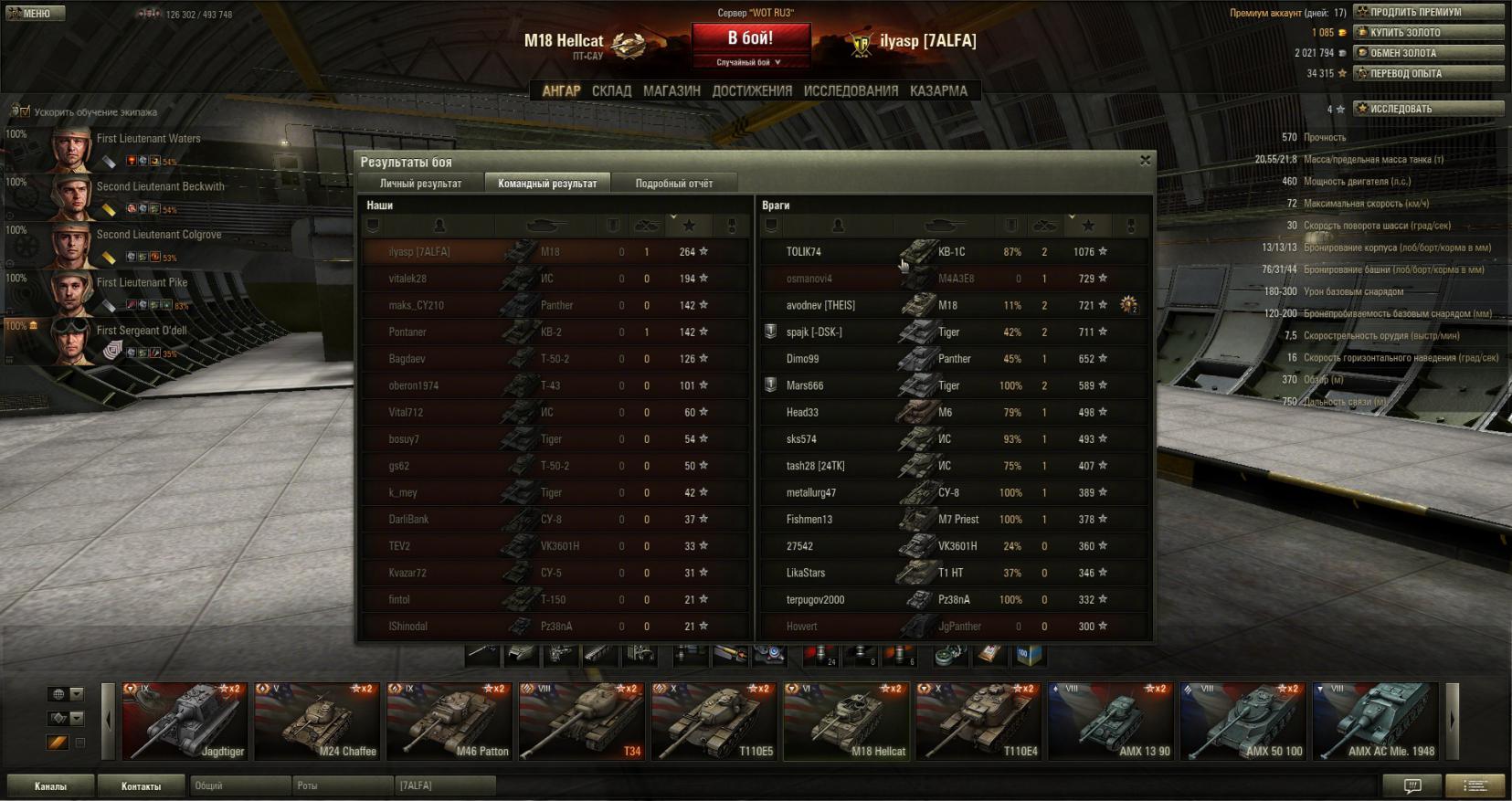Open the МЕНЮ button
Viewport: 1512px width, 801px height.
pos(34,14)
